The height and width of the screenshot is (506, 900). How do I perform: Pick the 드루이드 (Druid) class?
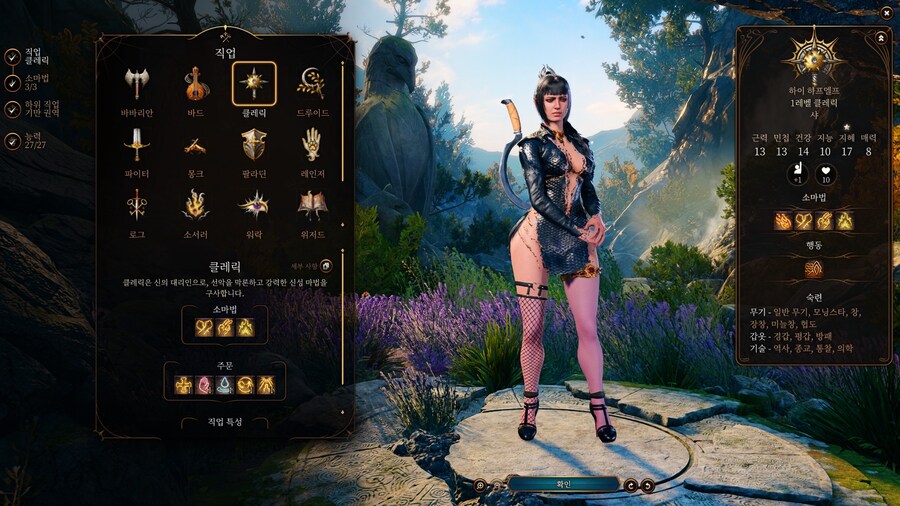click(x=311, y=84)
